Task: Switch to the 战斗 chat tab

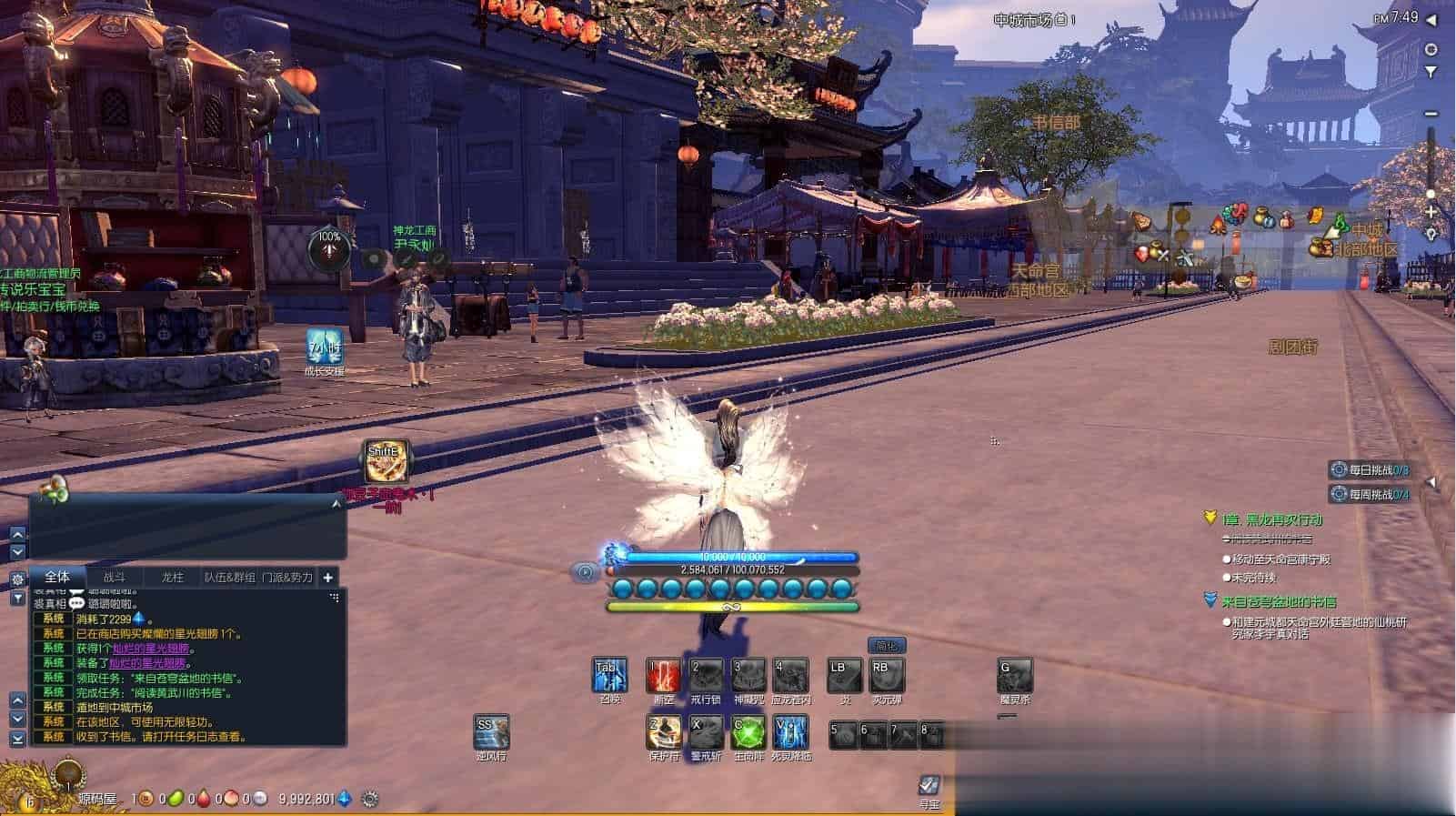Action: pos(114,577)
